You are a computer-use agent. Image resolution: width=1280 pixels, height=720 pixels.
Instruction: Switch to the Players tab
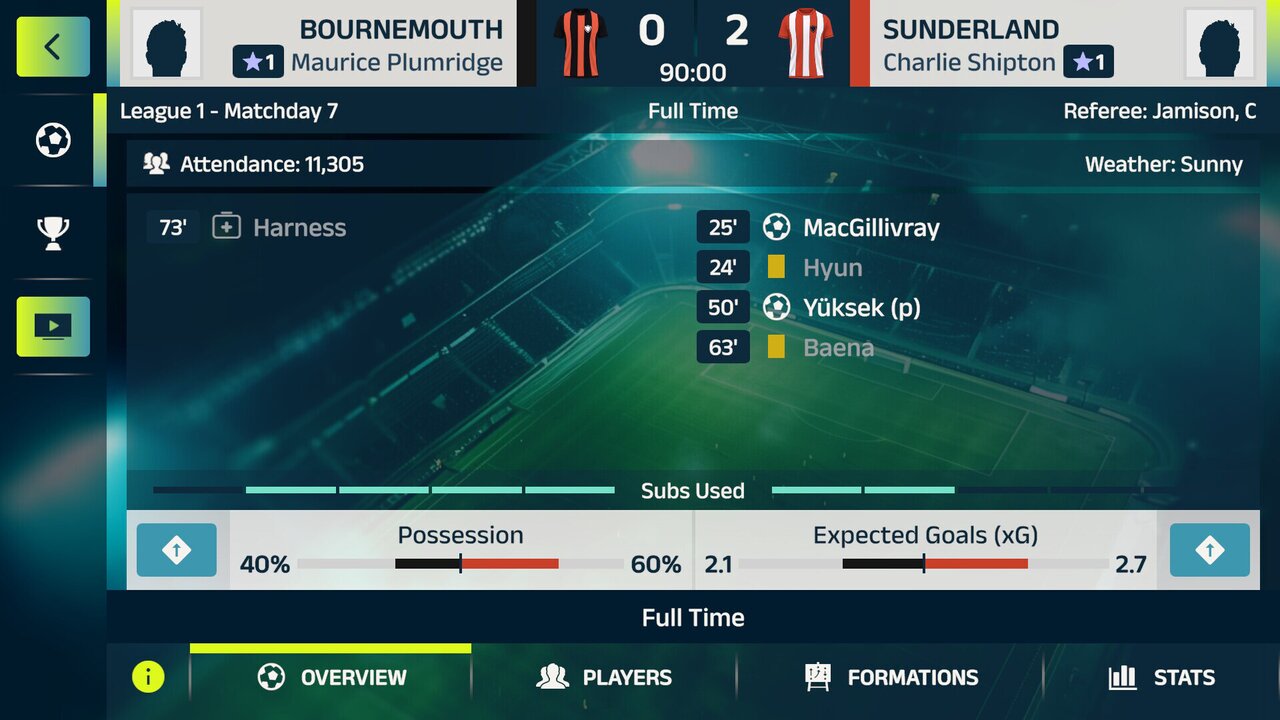click(604, 677)
